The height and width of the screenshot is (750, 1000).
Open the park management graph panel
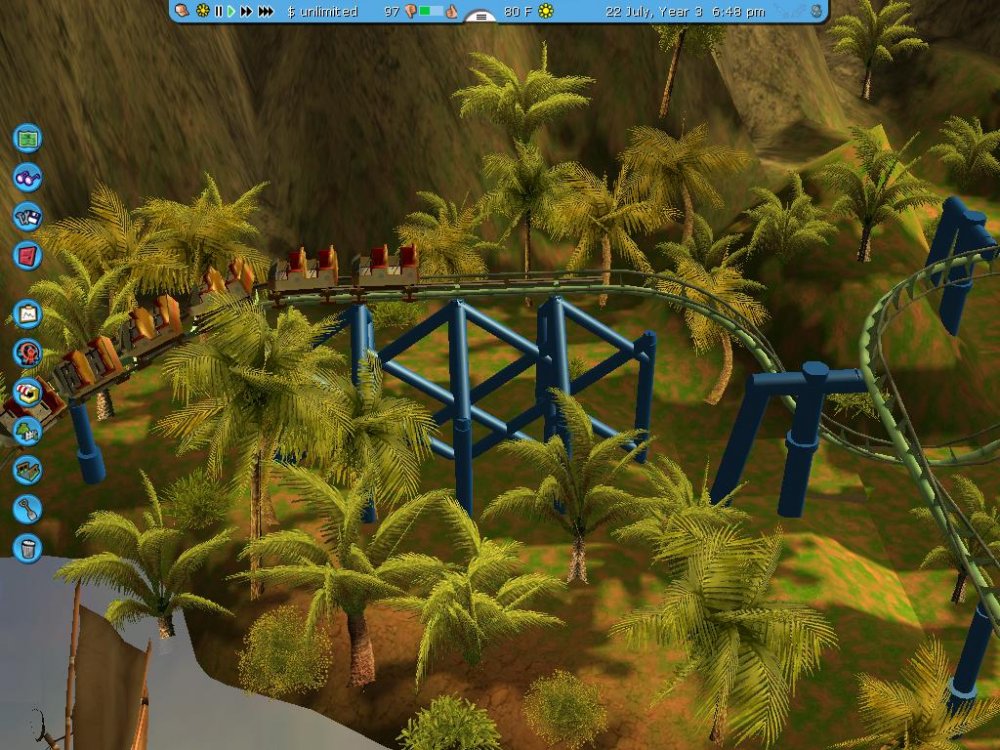coord(27,314)
